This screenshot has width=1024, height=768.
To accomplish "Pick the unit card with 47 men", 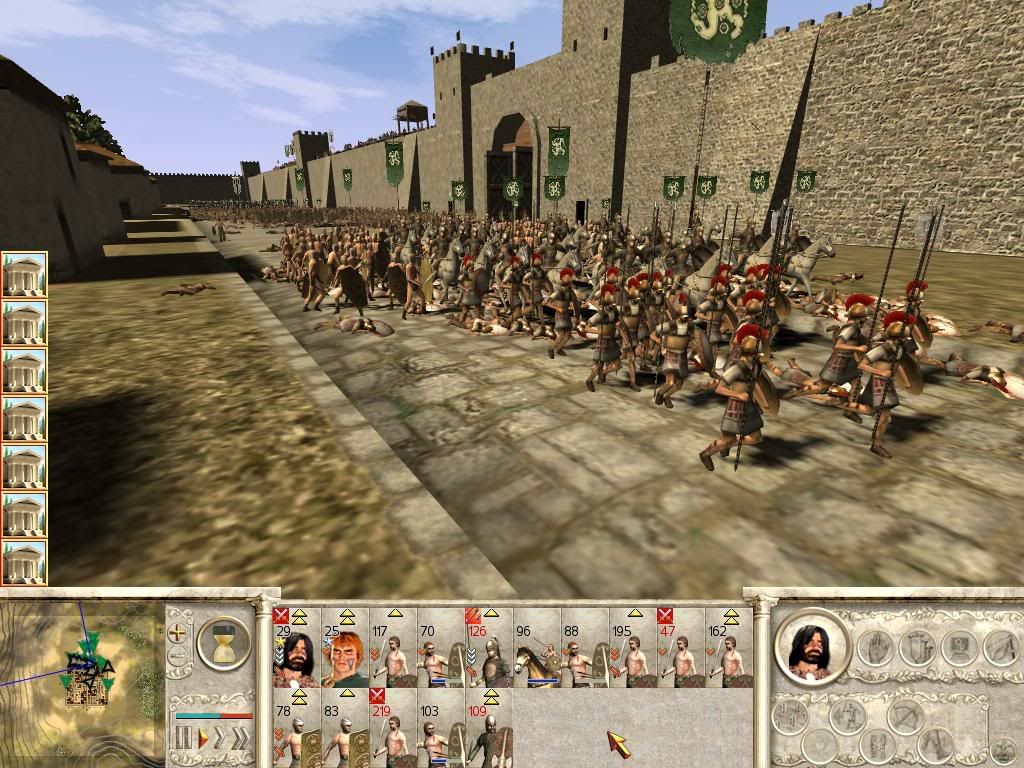I will tap(680, 649).
